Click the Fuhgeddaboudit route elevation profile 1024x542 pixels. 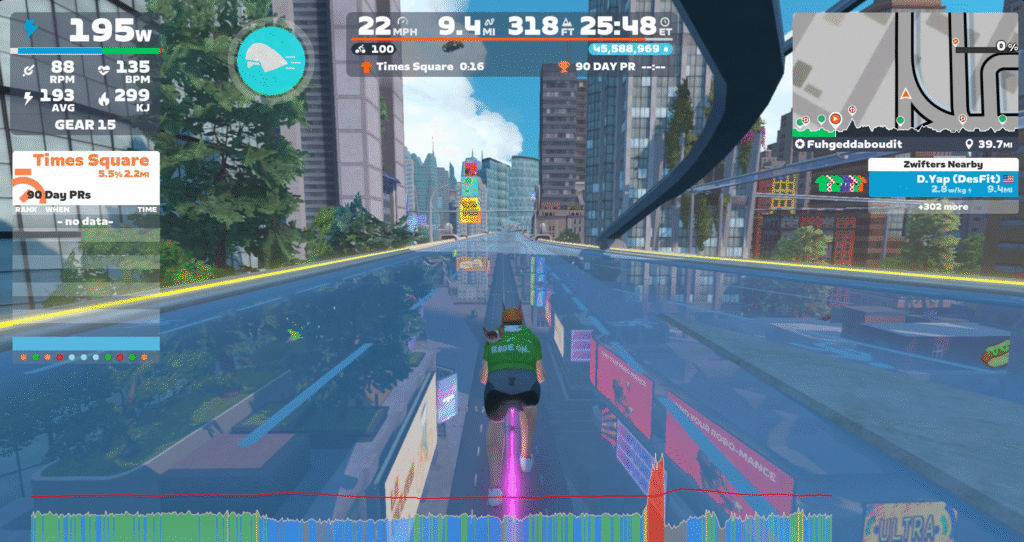(905, 122)
